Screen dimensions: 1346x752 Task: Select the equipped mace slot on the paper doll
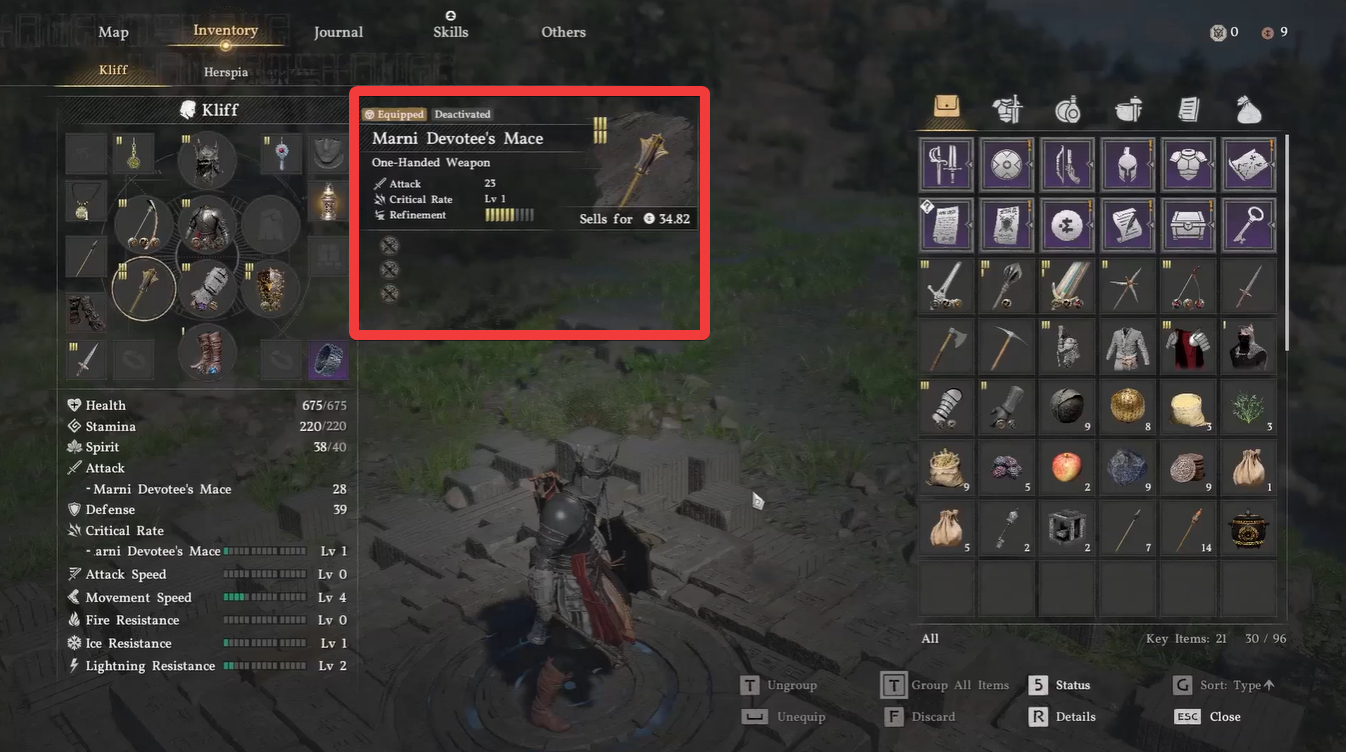[x=143, y=288]
